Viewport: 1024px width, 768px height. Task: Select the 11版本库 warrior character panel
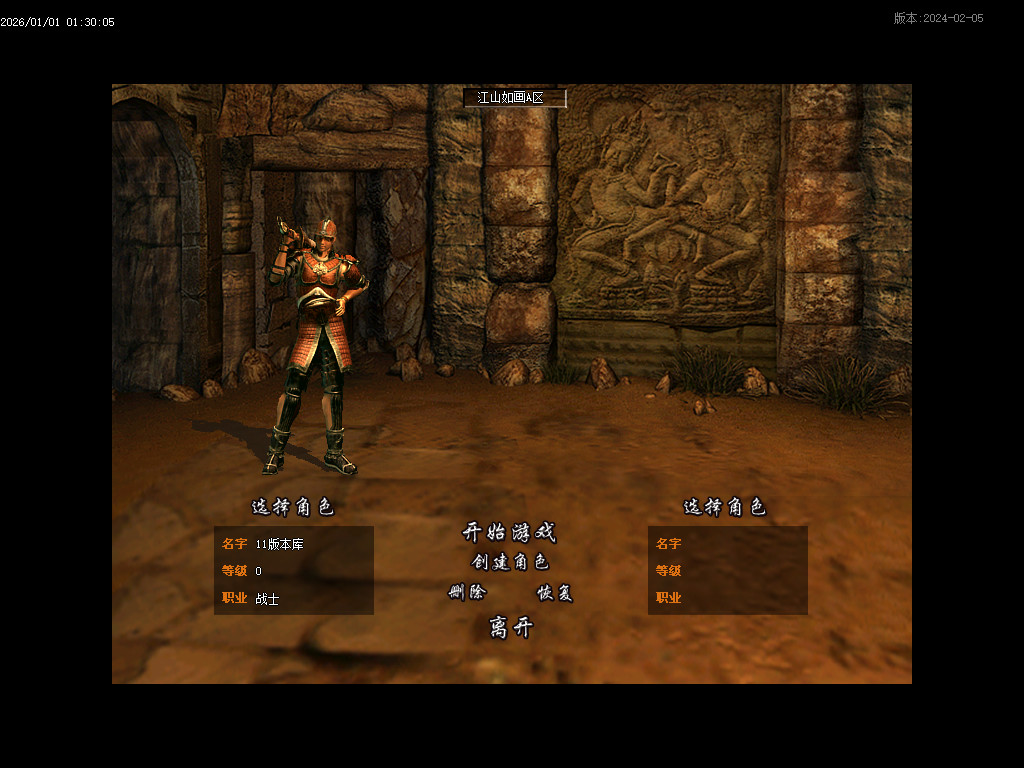293,570
